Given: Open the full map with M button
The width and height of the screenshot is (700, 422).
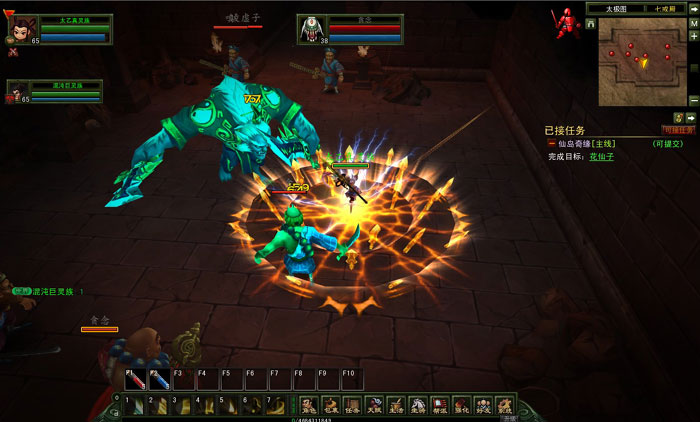Looking at the screenshot, I should tap(694, 21).
